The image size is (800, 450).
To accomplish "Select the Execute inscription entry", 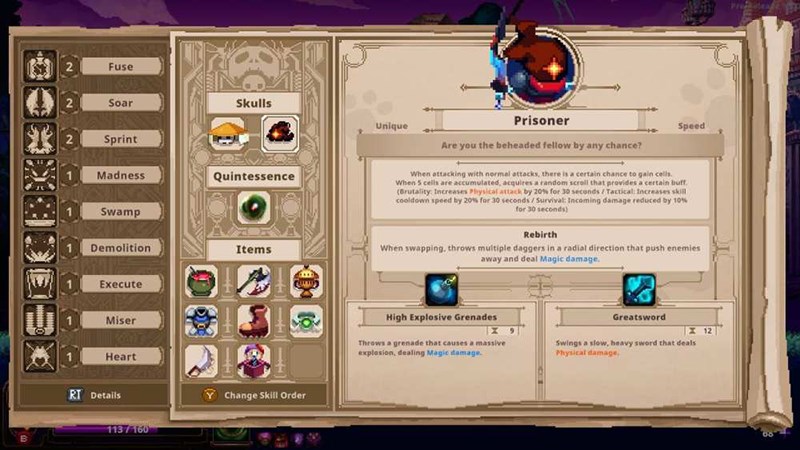I will [x=121, y=284].
